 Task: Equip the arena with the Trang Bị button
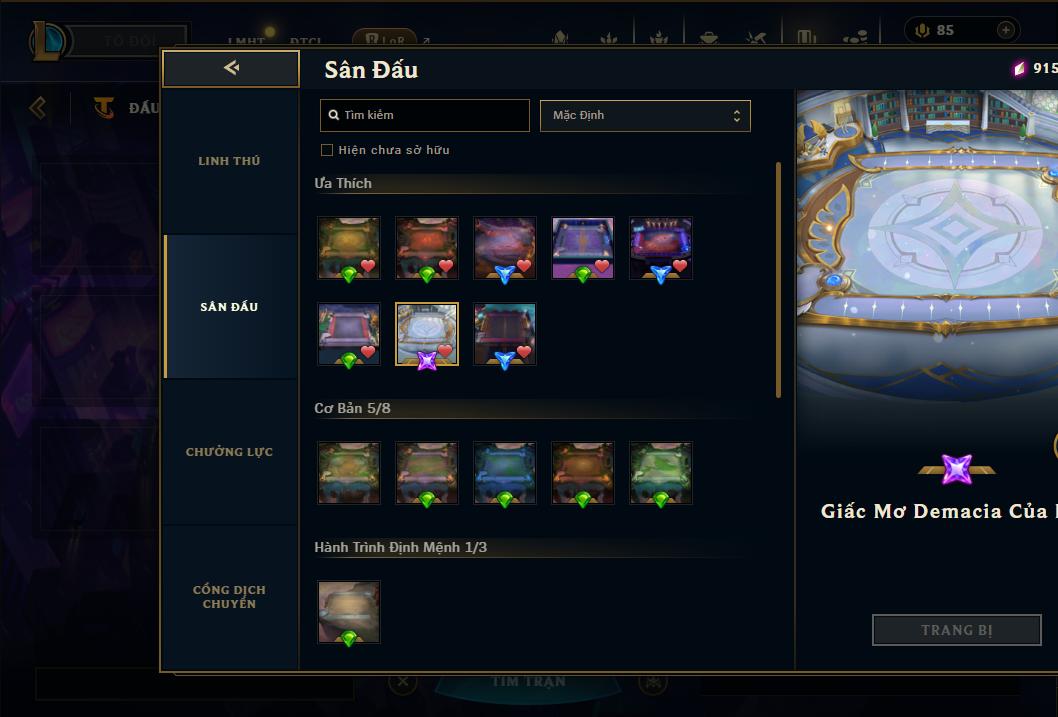point(956,630)
